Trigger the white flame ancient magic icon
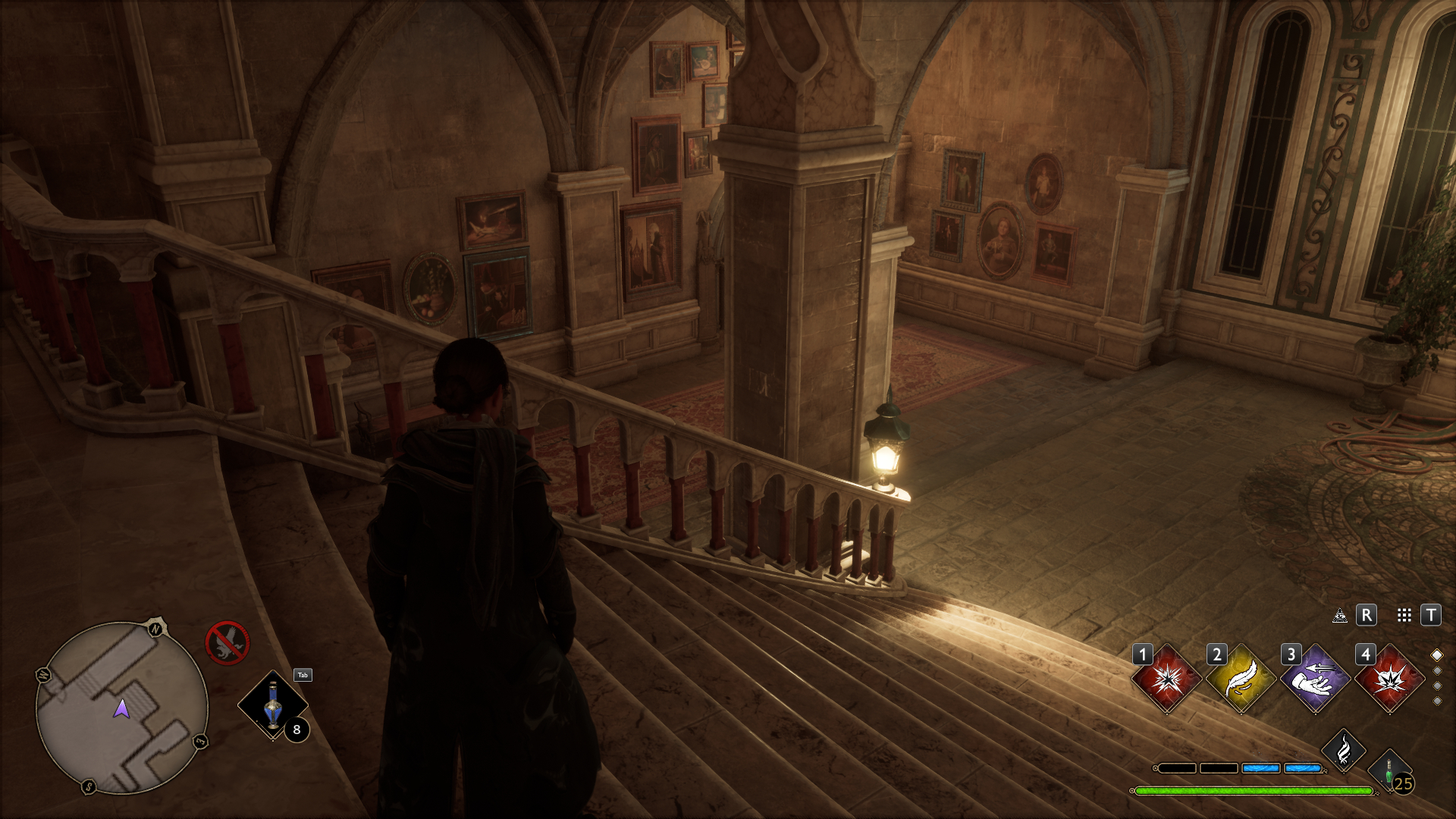The width and height of the screenshot is (1456, 819). point(1343,751)
